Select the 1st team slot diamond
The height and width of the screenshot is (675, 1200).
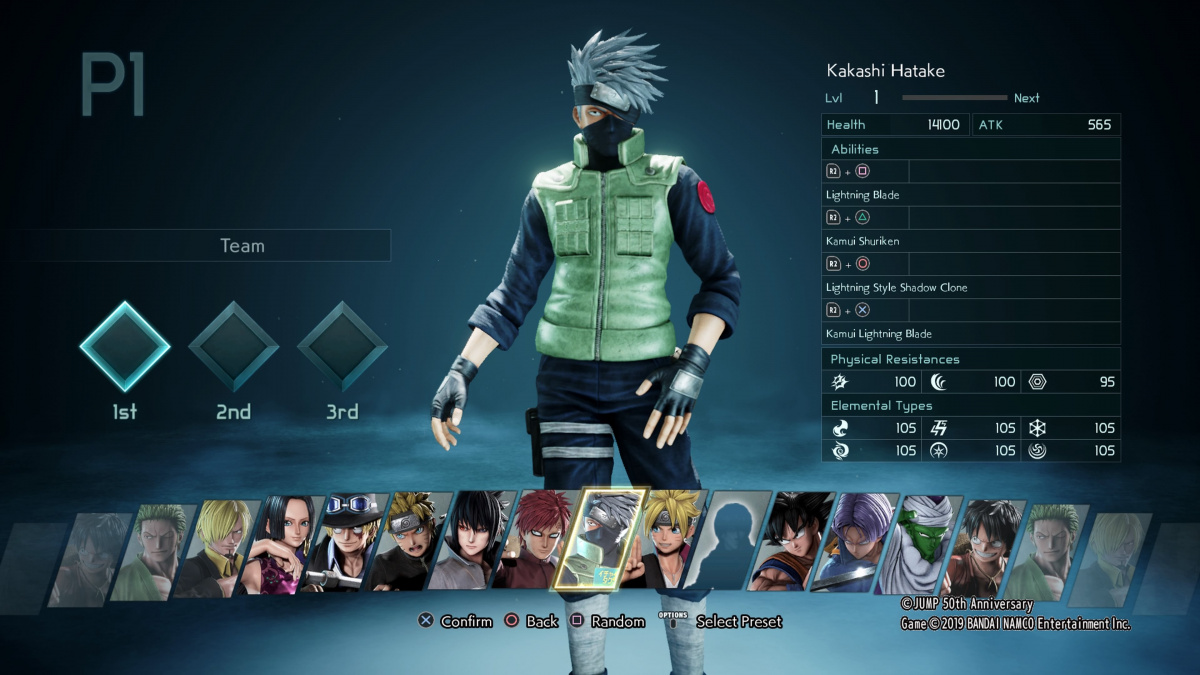[x=125, y=346]
